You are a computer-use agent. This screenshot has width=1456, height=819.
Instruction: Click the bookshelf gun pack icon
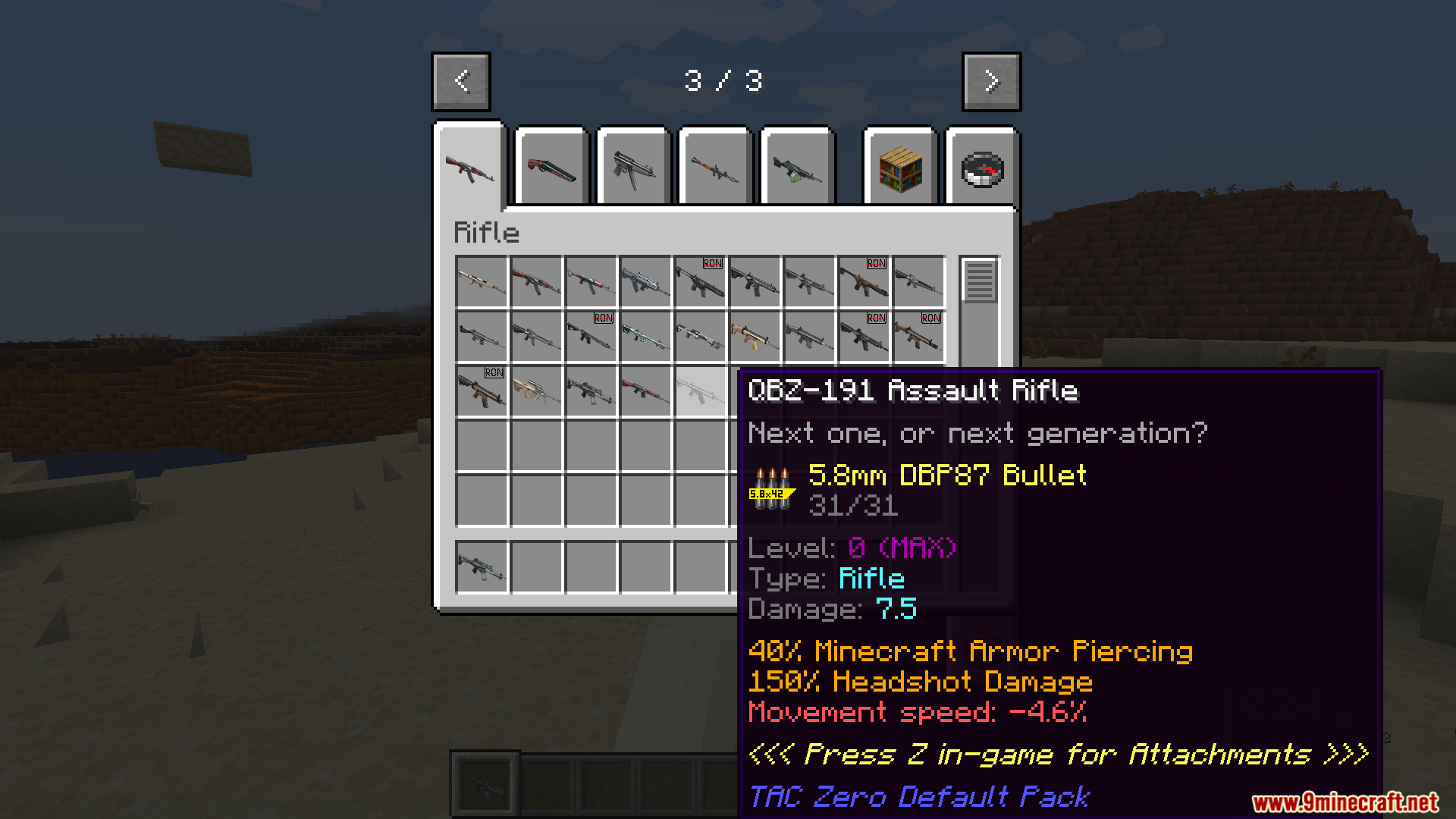pyautogui.click(x=899, y=167)
